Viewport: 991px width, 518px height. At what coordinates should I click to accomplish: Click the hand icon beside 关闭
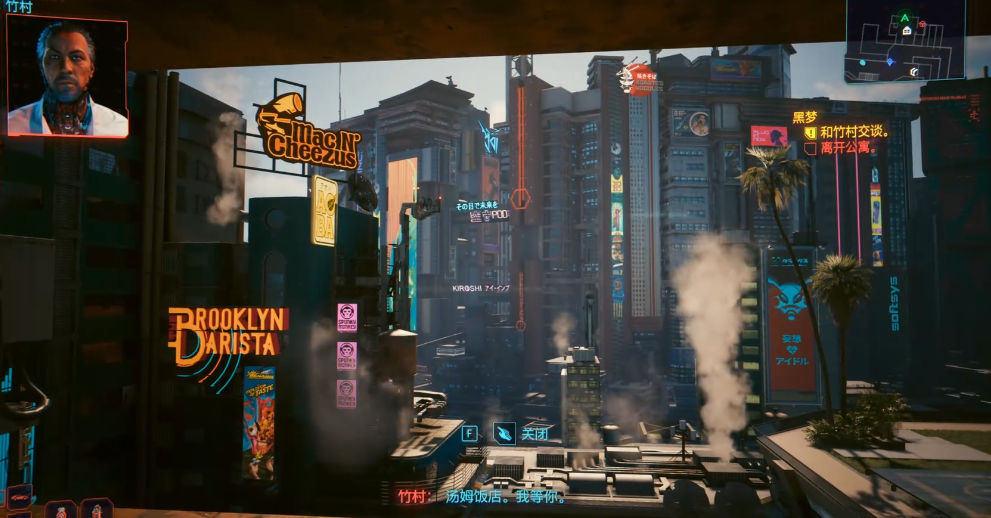pos(505,433)
